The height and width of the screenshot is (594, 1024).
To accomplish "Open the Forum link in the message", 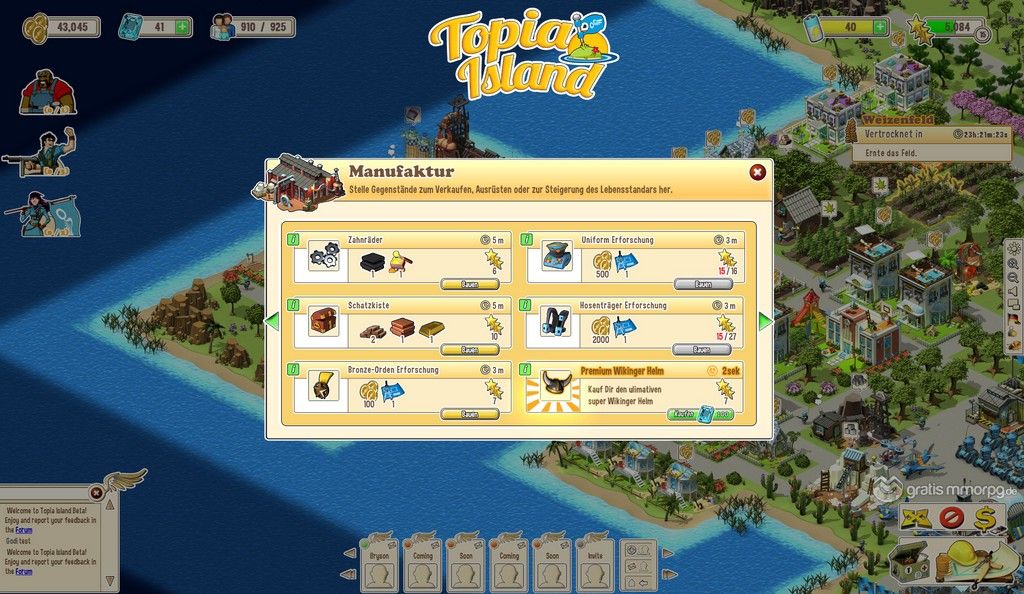I will (23, 530).
